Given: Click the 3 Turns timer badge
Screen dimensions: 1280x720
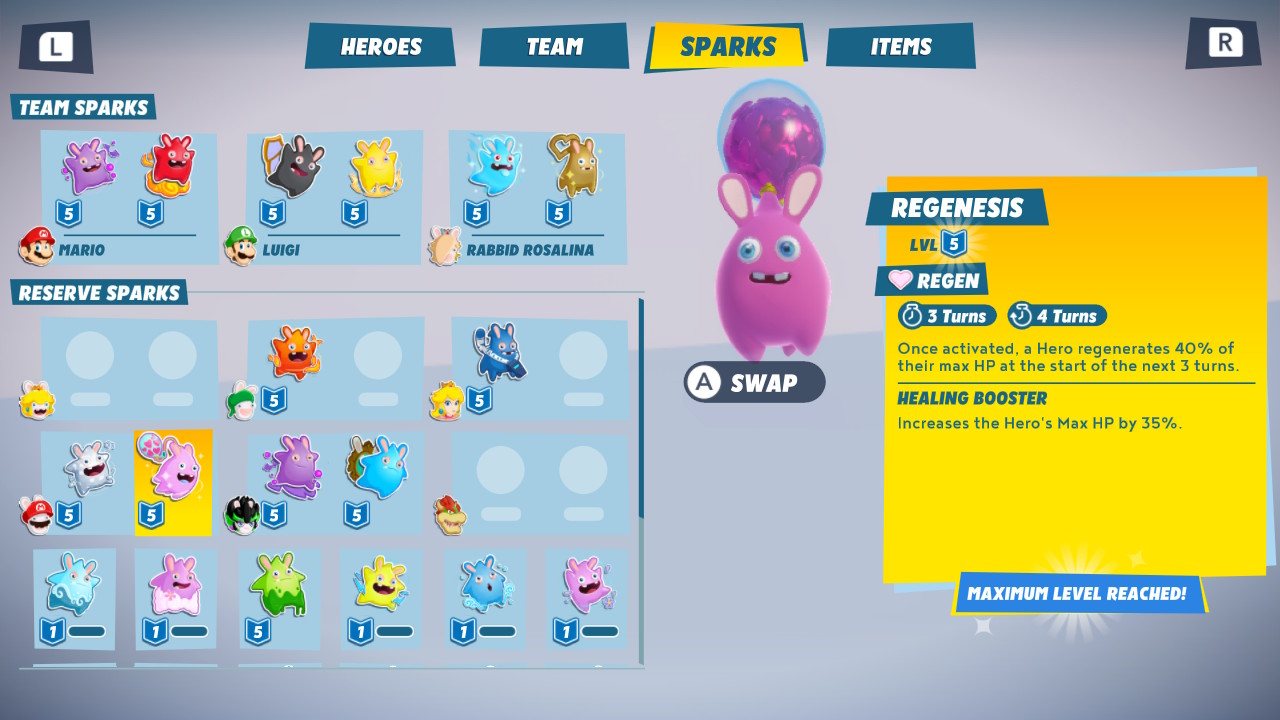Looking at the screenshot, I should (946, 315).
